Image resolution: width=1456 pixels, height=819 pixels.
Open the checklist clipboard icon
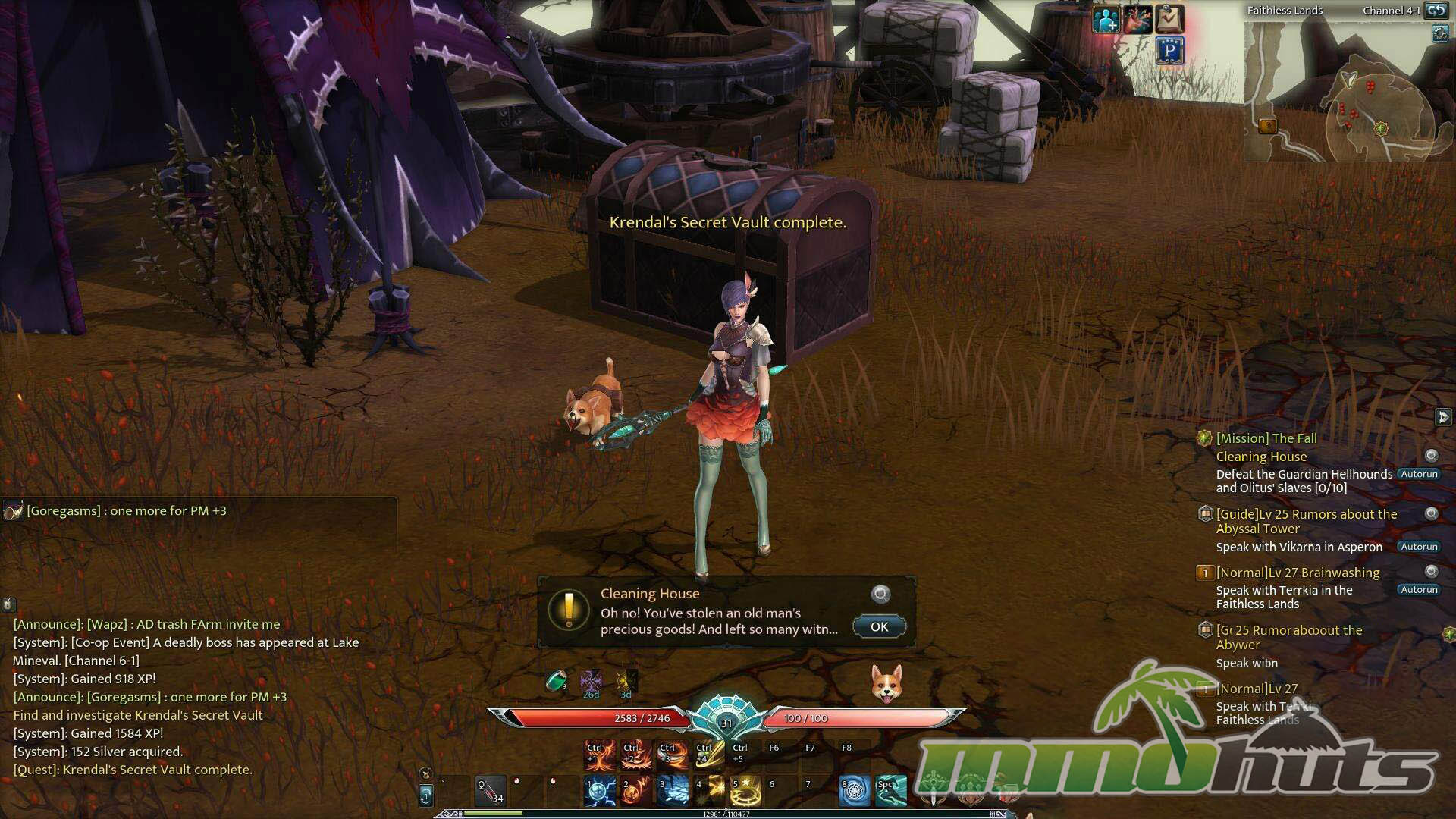[1170, 19]
